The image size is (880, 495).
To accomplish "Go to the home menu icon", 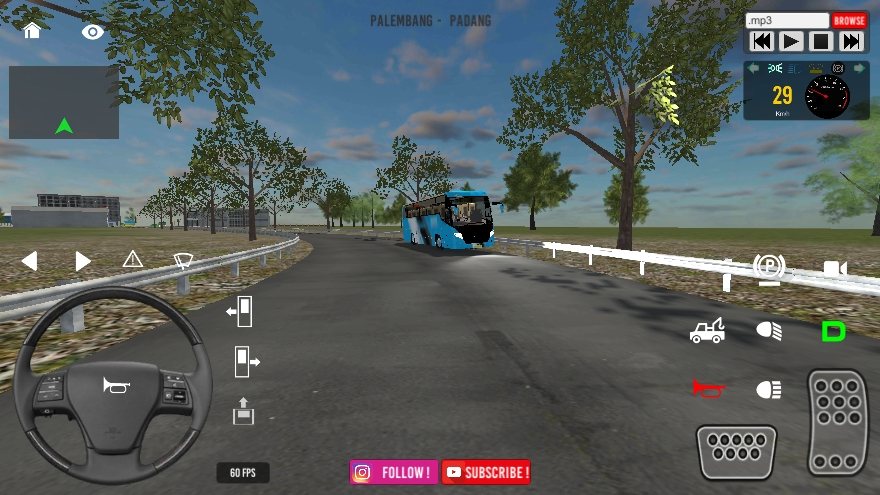I will [x=32, y=30].
